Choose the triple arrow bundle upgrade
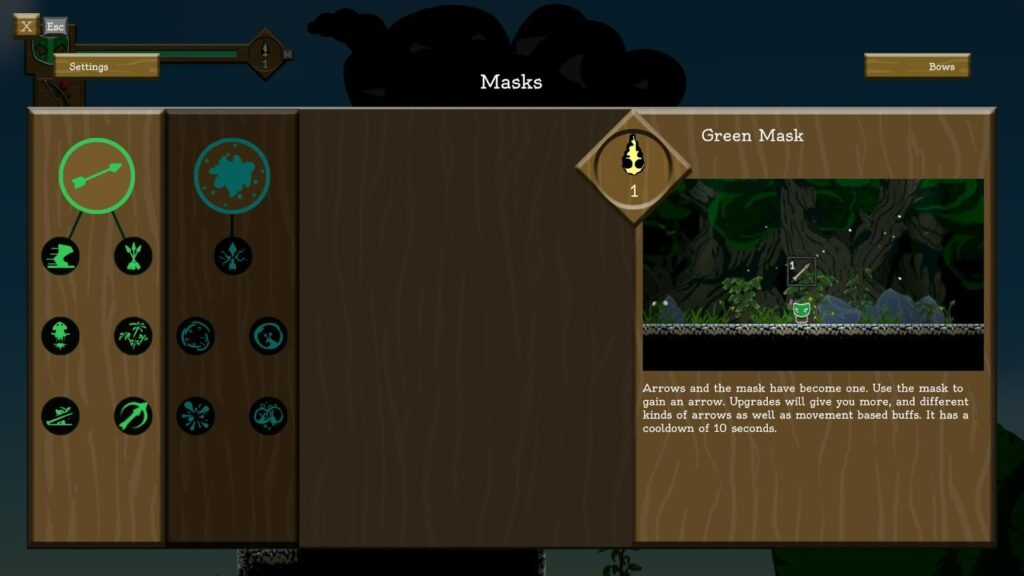This screenshot has width=1024, height=576. click(133, 256)
